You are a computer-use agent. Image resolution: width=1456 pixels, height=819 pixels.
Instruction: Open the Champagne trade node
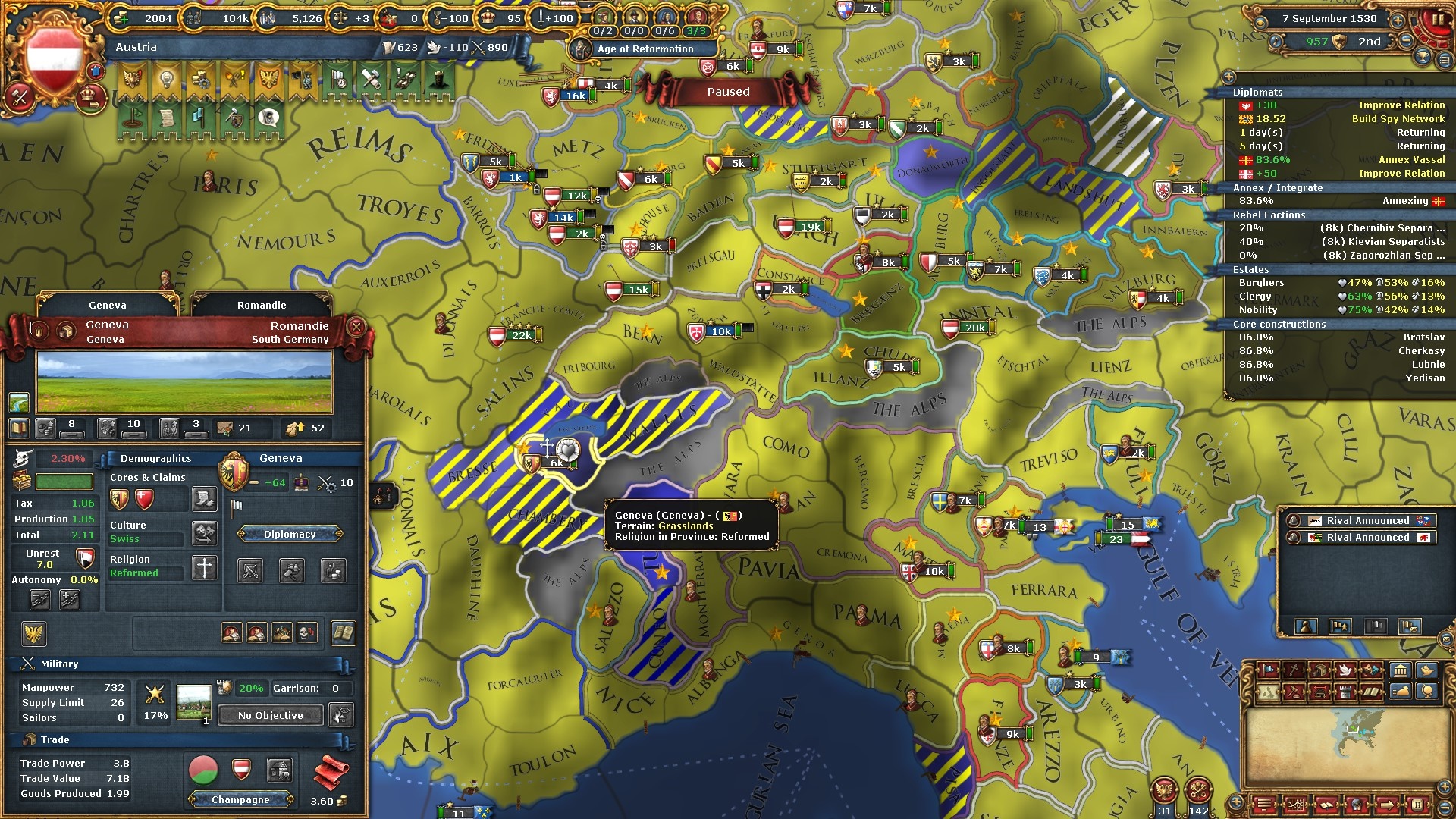coord(240,799)
